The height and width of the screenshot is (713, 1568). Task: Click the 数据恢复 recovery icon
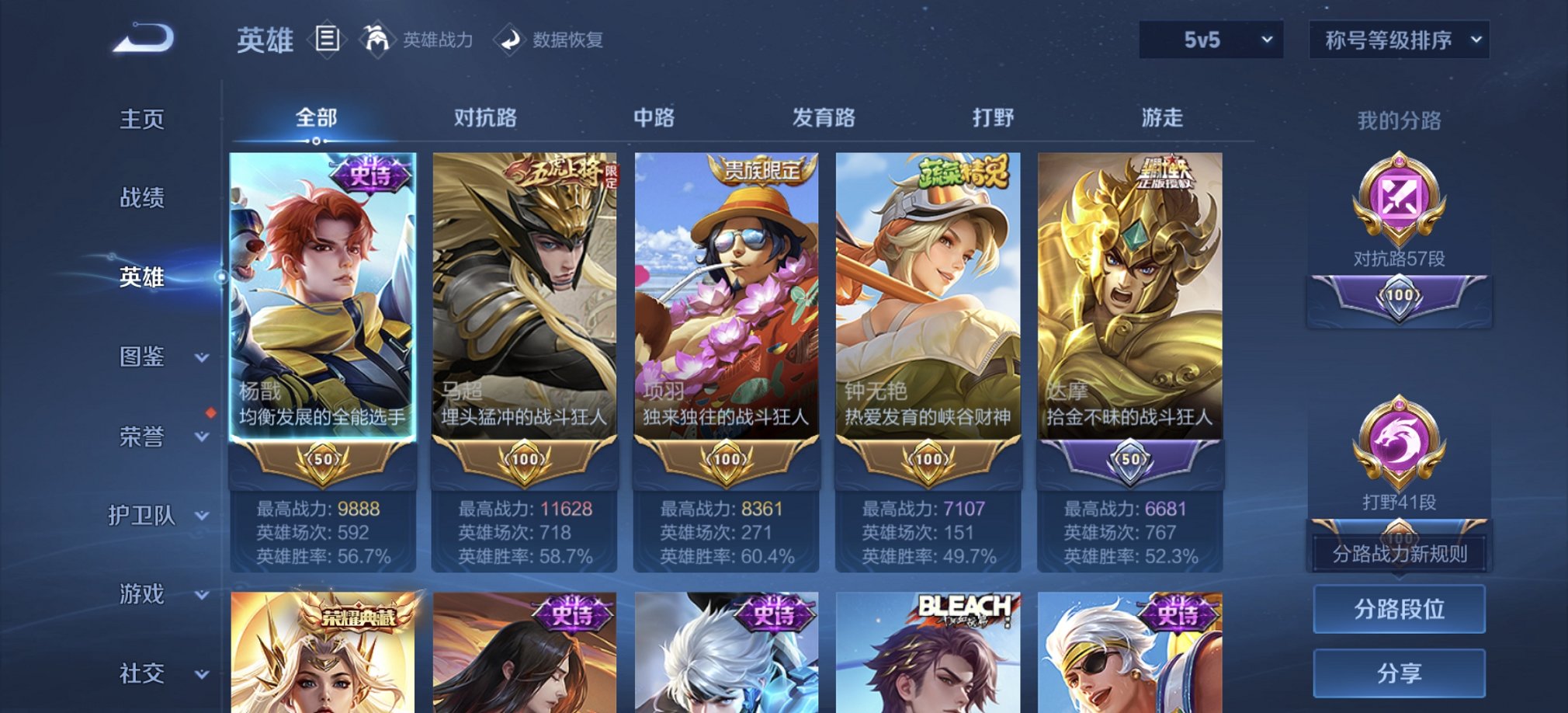(x=510, y=39)
